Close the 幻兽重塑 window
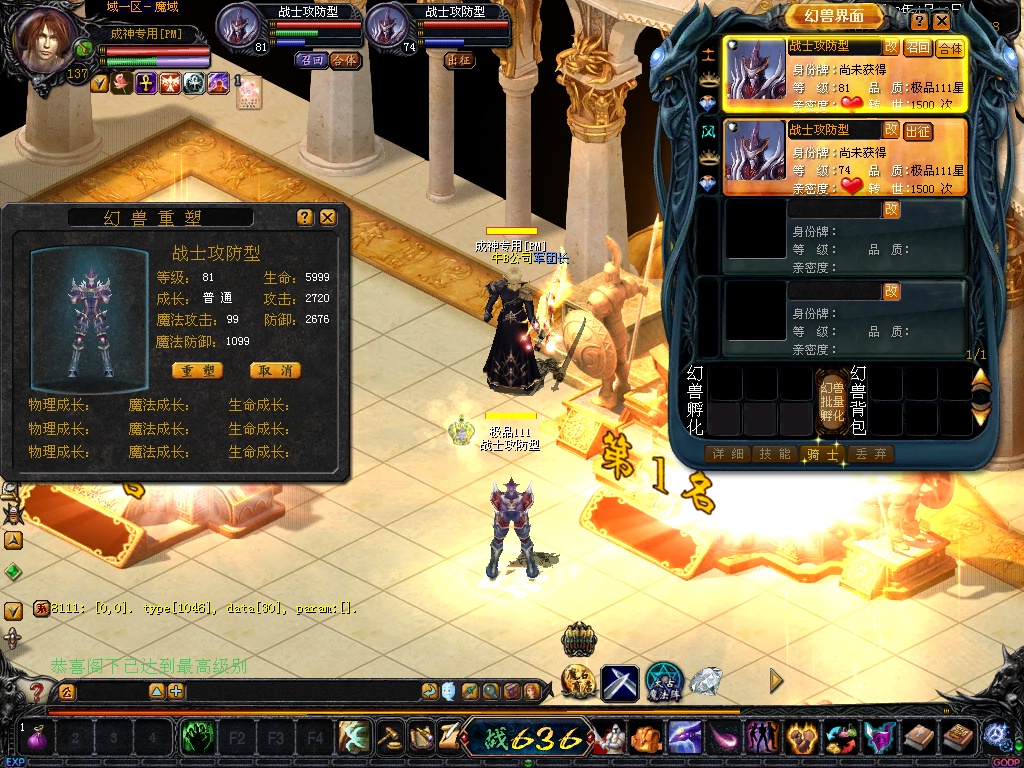 pos(328,217)
